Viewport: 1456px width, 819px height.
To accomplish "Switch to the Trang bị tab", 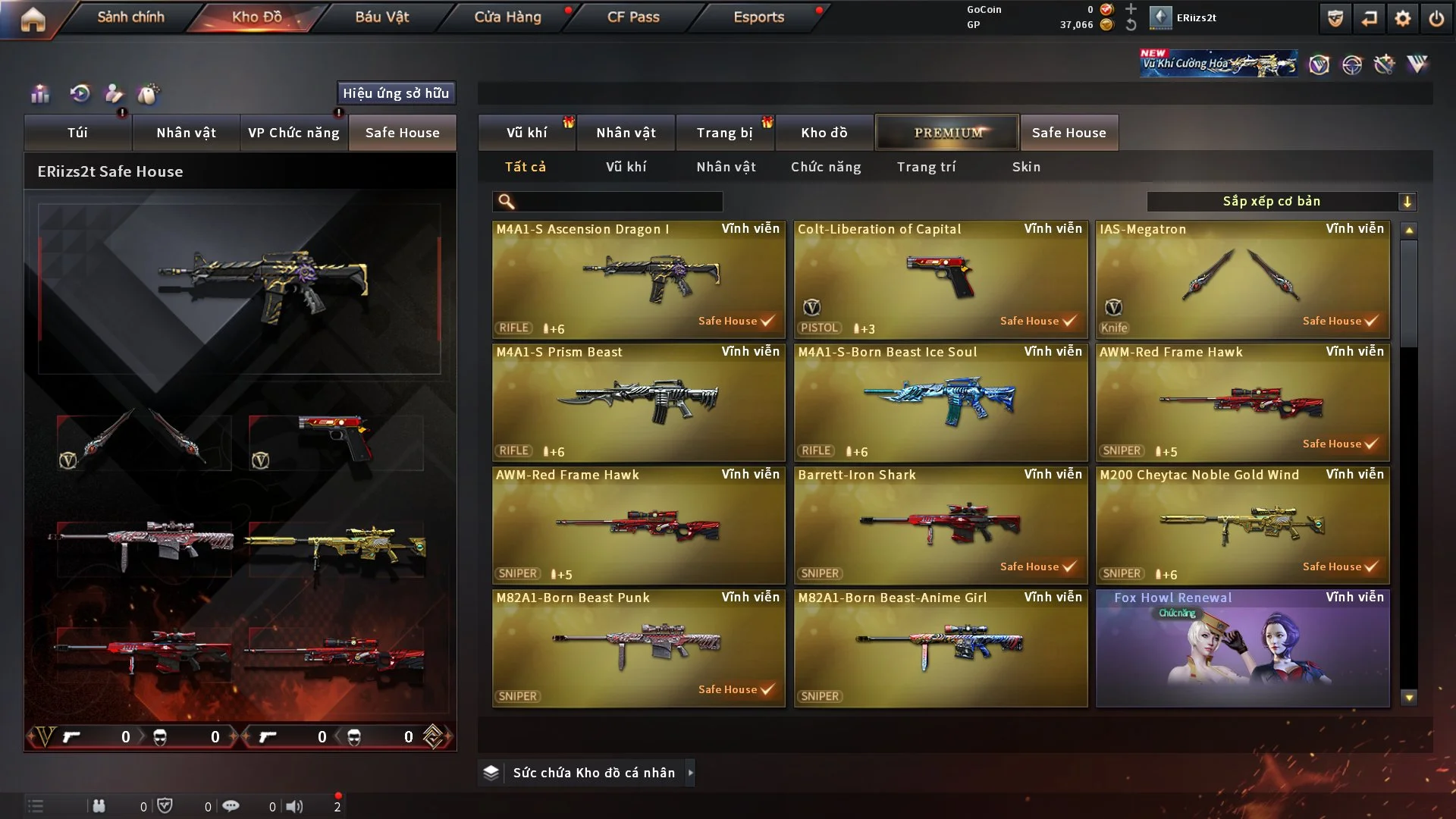I will [x=724, y=133].
